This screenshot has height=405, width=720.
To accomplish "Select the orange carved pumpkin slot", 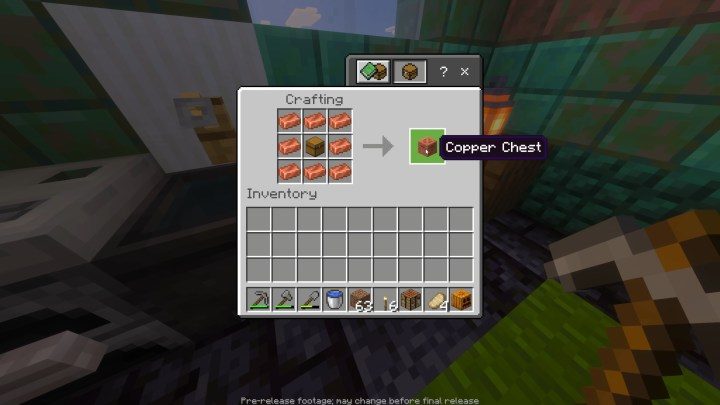I will point(460,298).
